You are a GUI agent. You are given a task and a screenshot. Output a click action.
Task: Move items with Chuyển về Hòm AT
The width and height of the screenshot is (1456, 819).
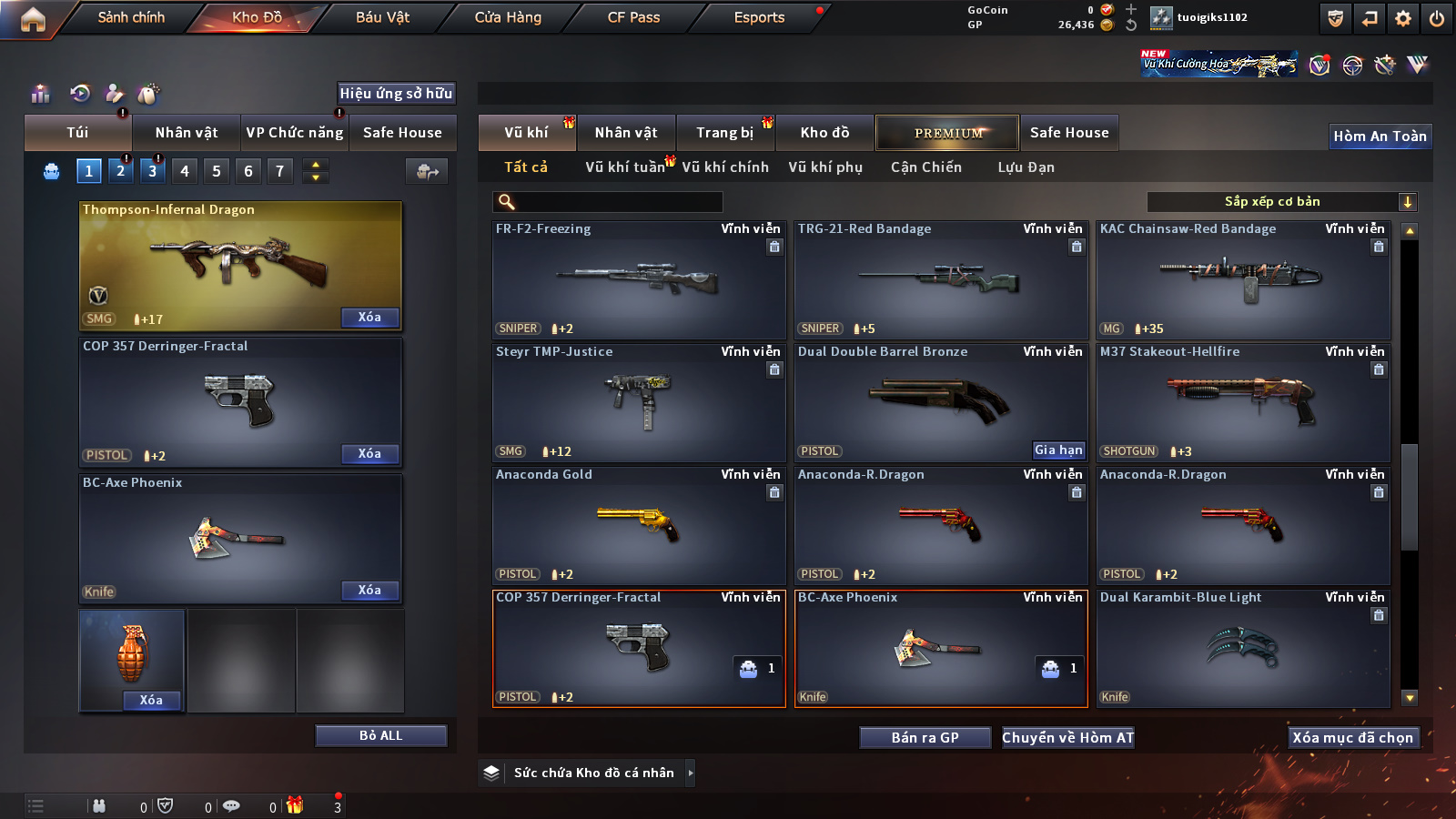[x=1067, y=738]
